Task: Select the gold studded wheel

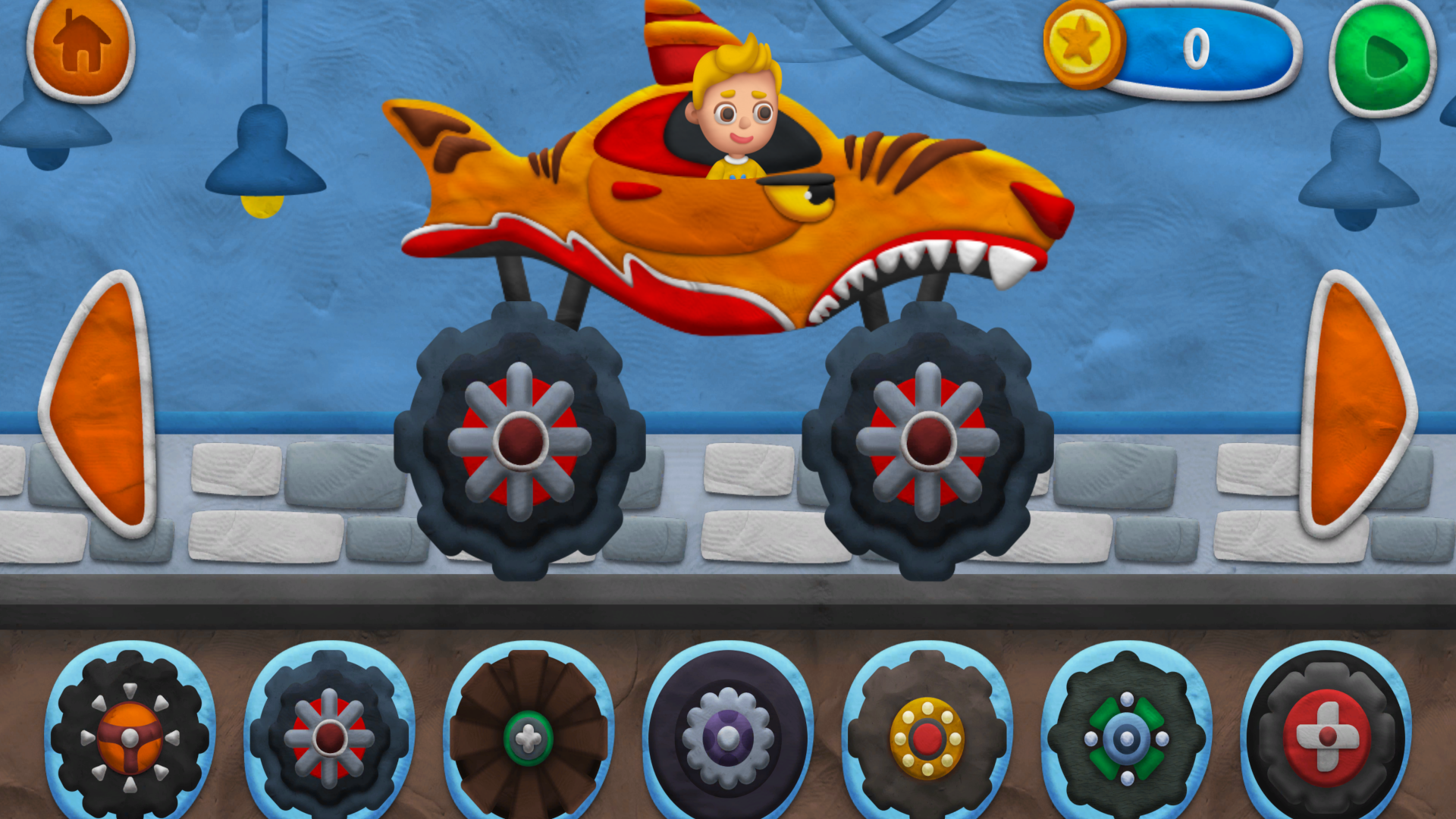Action: 927,737
